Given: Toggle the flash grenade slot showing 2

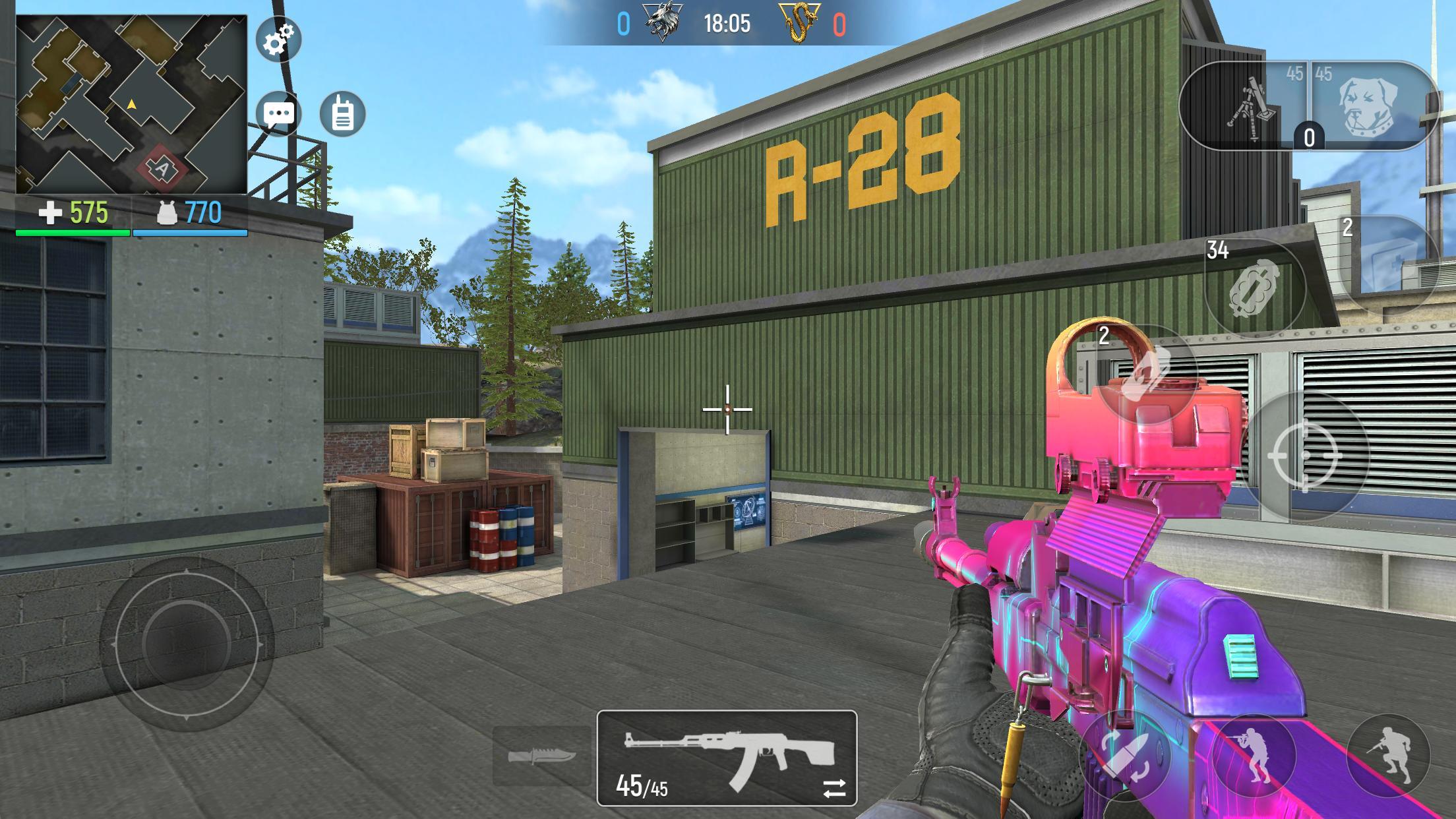Looking at the screenshot, I should point(1152,373).
